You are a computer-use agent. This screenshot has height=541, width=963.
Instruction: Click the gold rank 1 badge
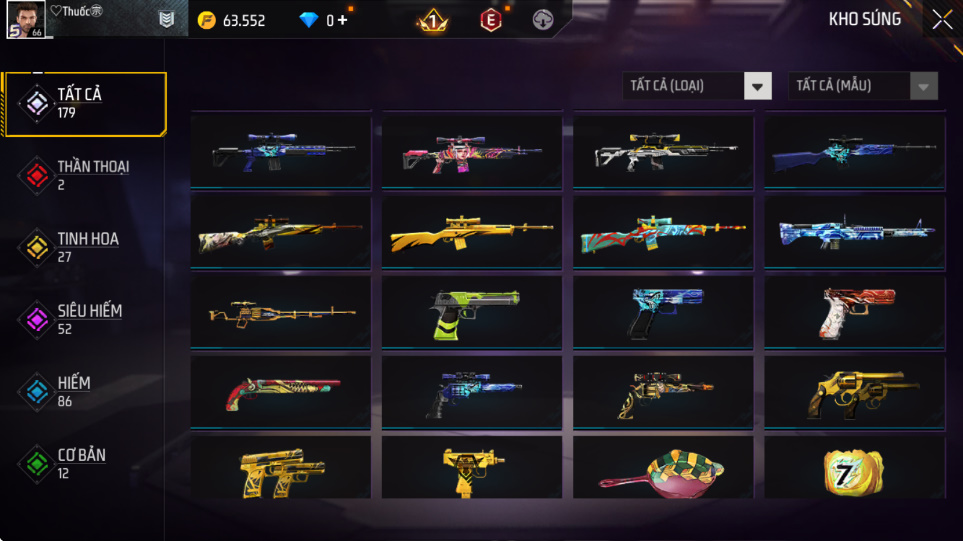(x=432, y=20)
